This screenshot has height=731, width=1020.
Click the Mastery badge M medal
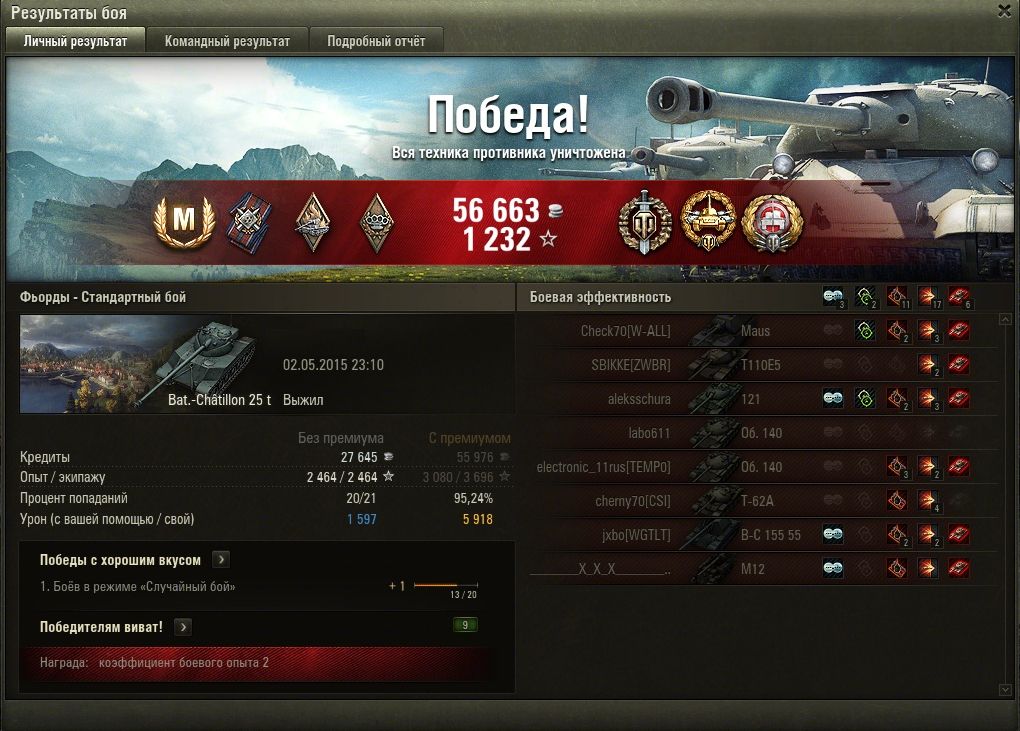click(x=184, y=223)
